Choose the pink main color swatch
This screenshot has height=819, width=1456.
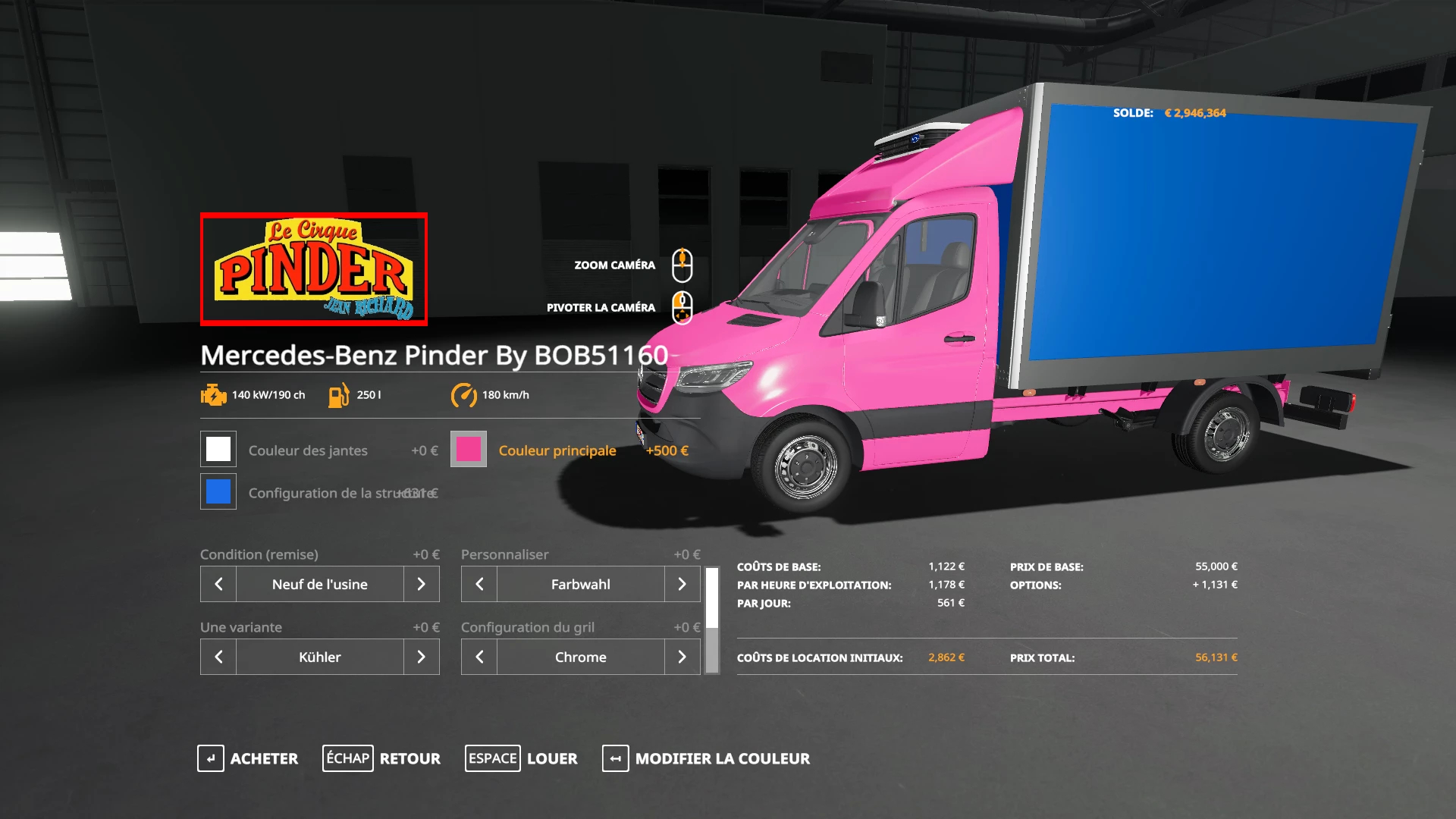[469, 450]
